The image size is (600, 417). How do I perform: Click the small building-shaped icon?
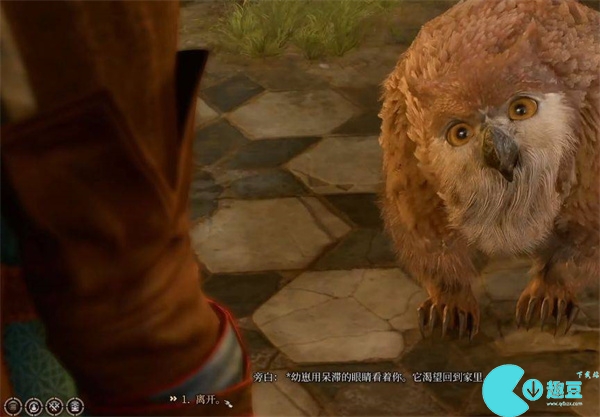pos(75,406)
